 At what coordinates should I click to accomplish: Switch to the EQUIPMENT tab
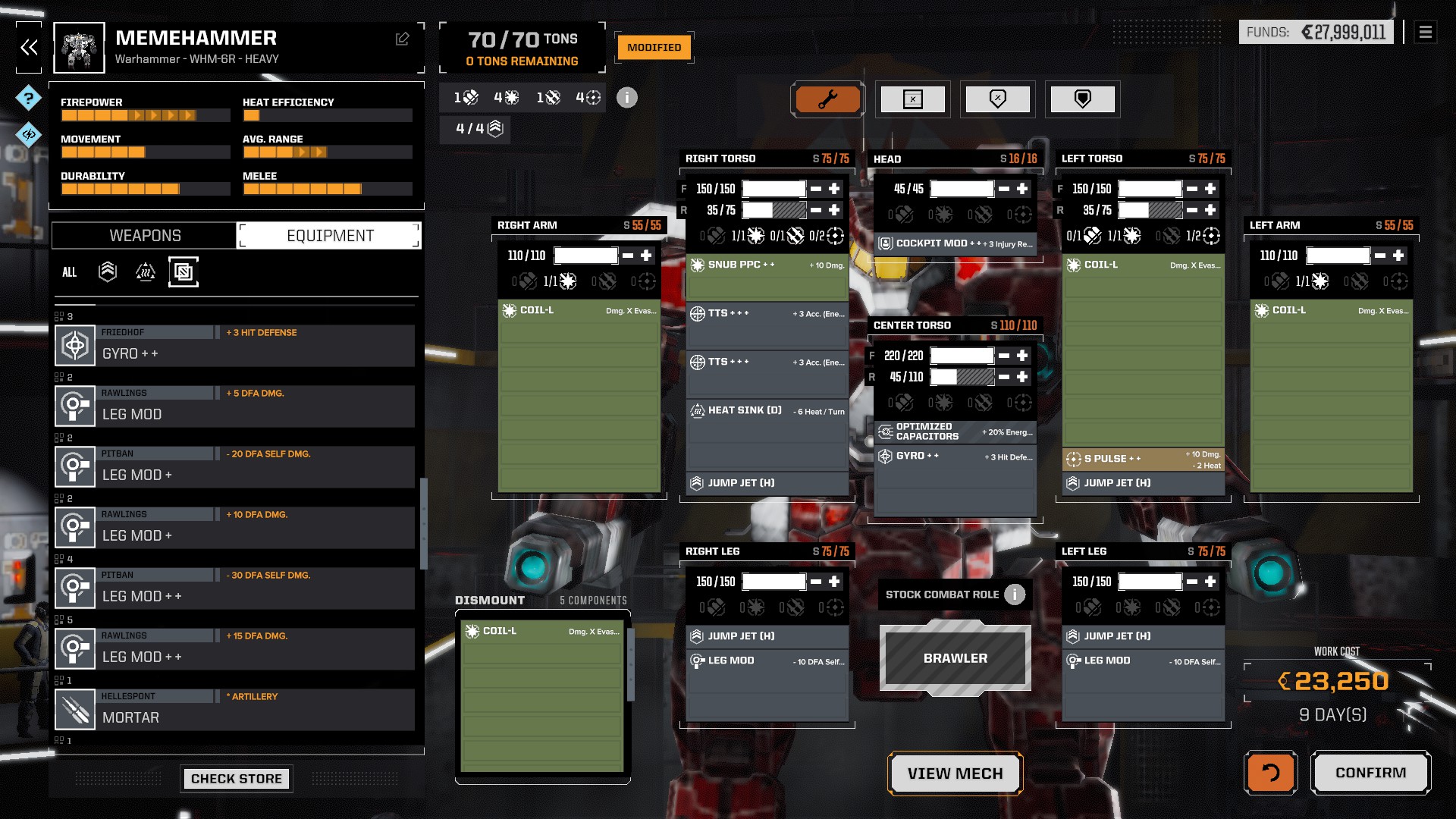329,235
